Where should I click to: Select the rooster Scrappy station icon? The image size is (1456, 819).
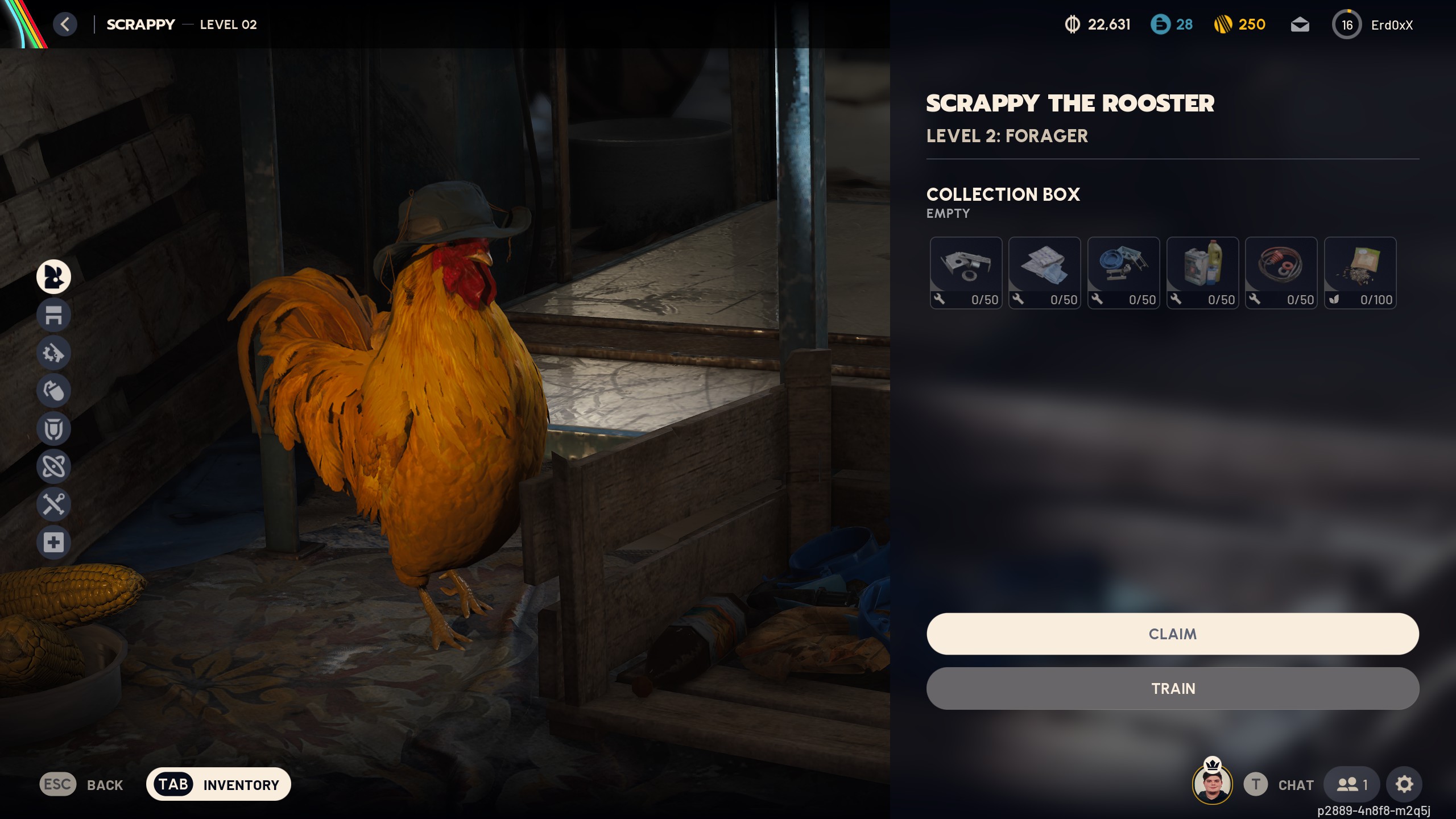(x=53, y=276)
